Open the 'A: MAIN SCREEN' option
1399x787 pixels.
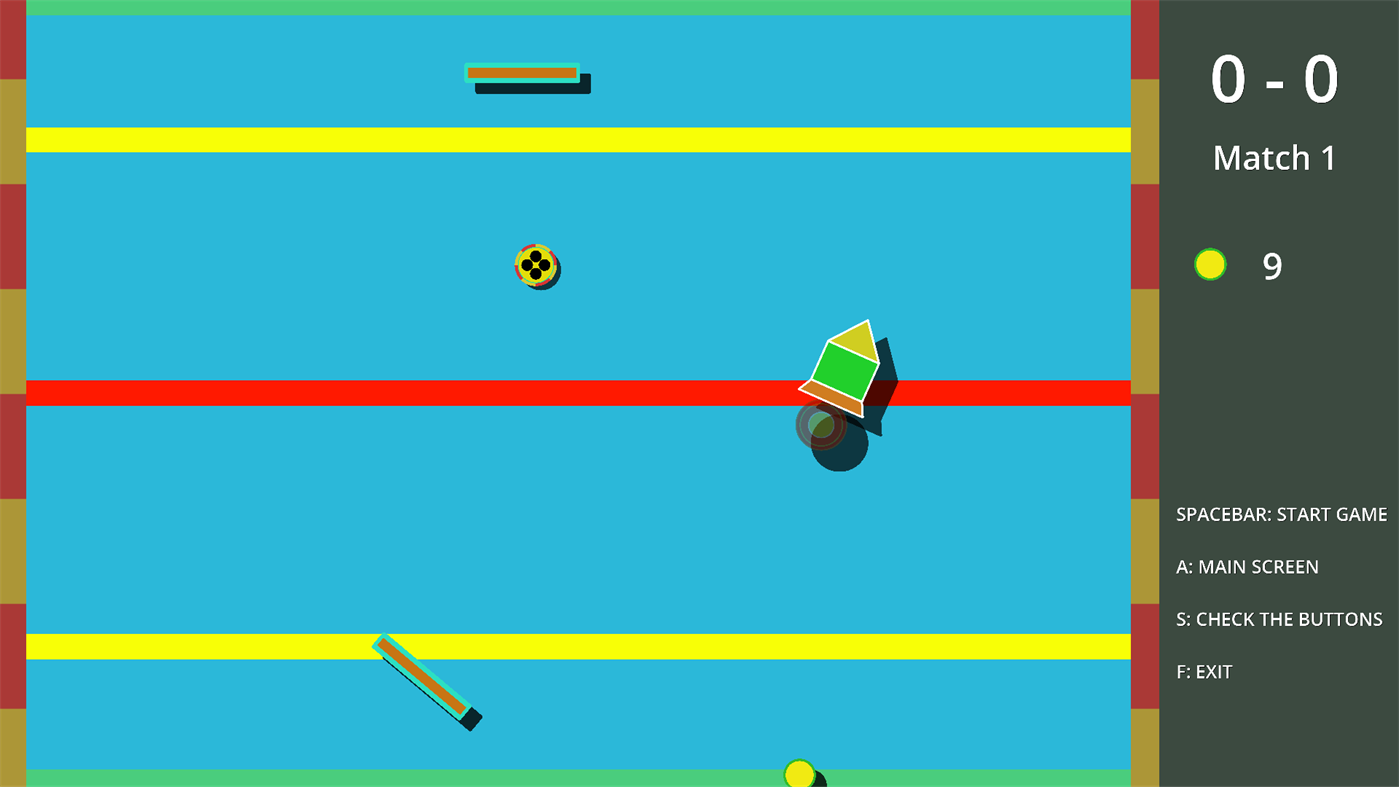(1248, 566)
